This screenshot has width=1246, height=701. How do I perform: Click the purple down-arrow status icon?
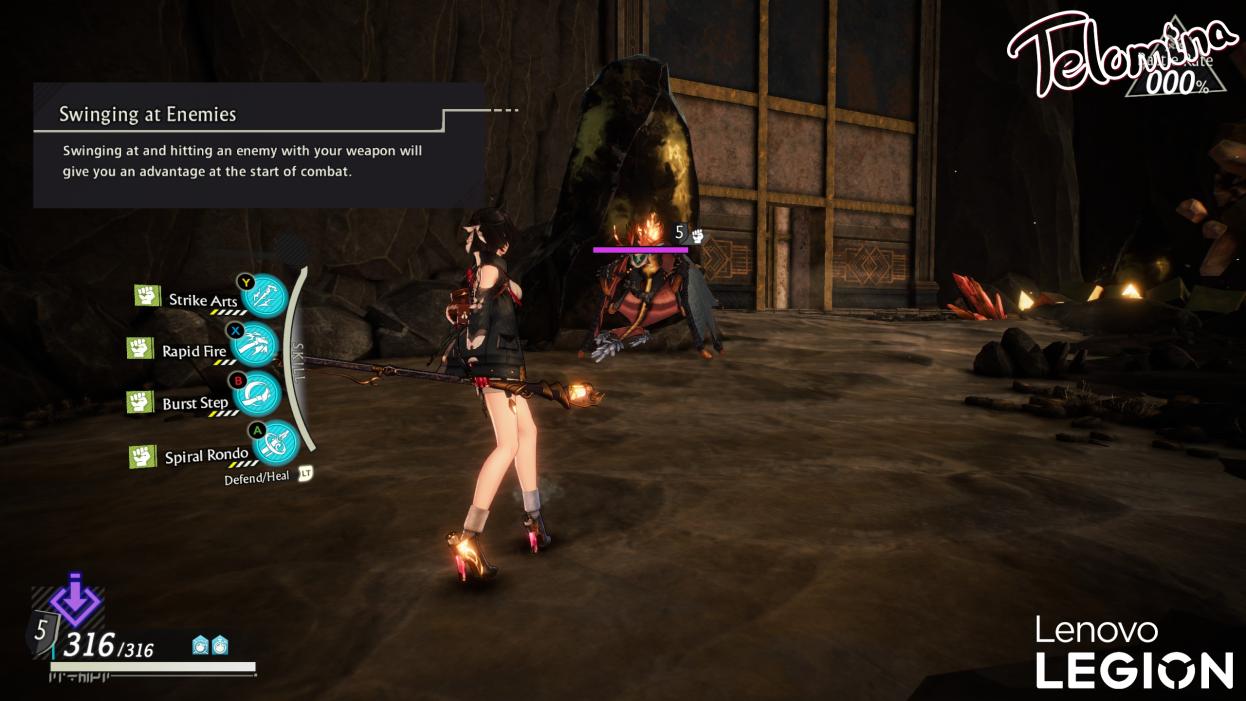tap(76, 602)
